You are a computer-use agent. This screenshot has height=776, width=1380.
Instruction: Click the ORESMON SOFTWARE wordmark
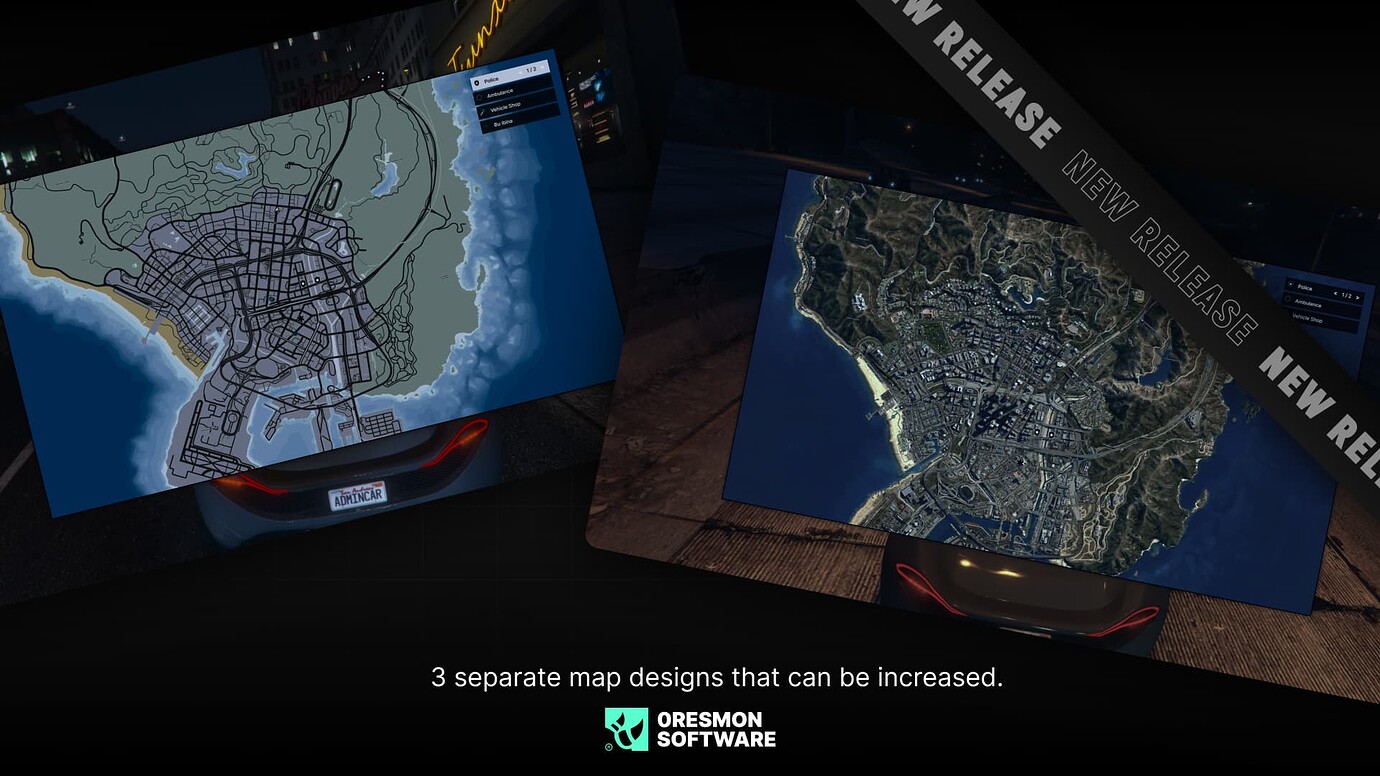(715, 730)
